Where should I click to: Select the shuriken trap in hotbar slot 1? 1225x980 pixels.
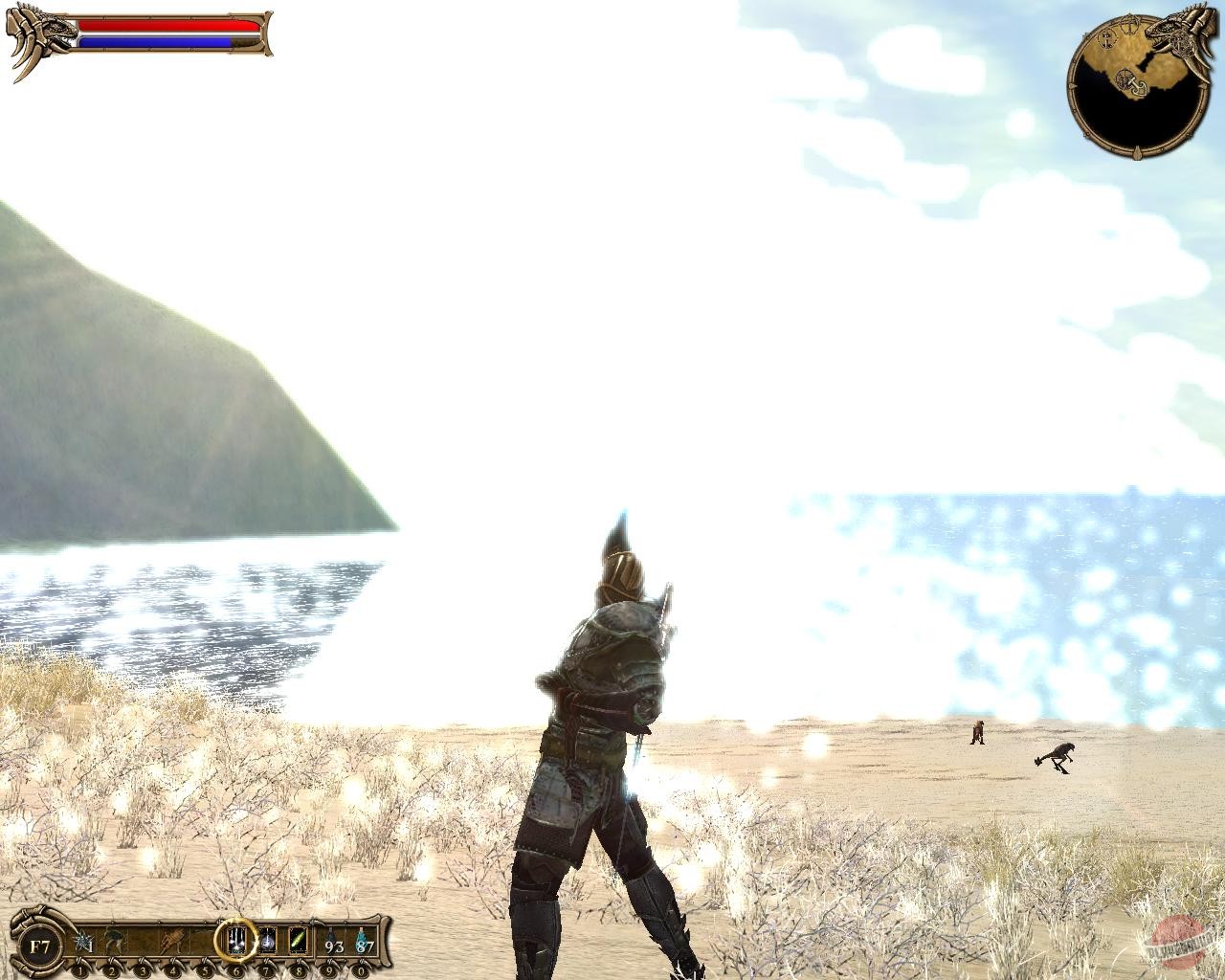tap(81, 941)
